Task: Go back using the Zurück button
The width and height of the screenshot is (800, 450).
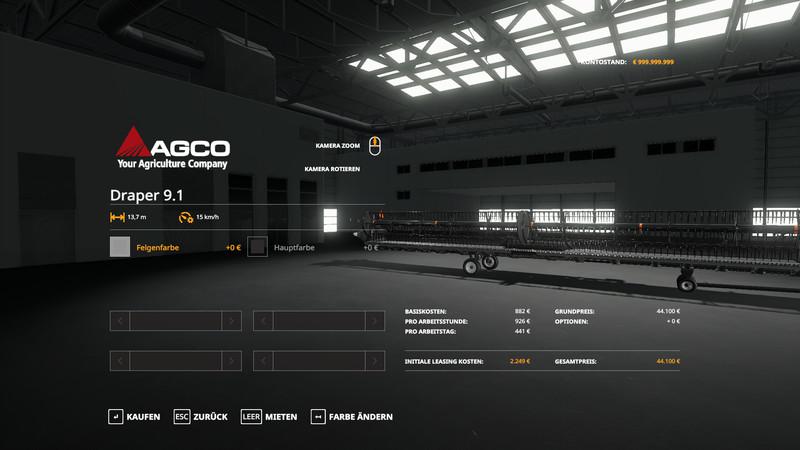Action: pos(201,416)
